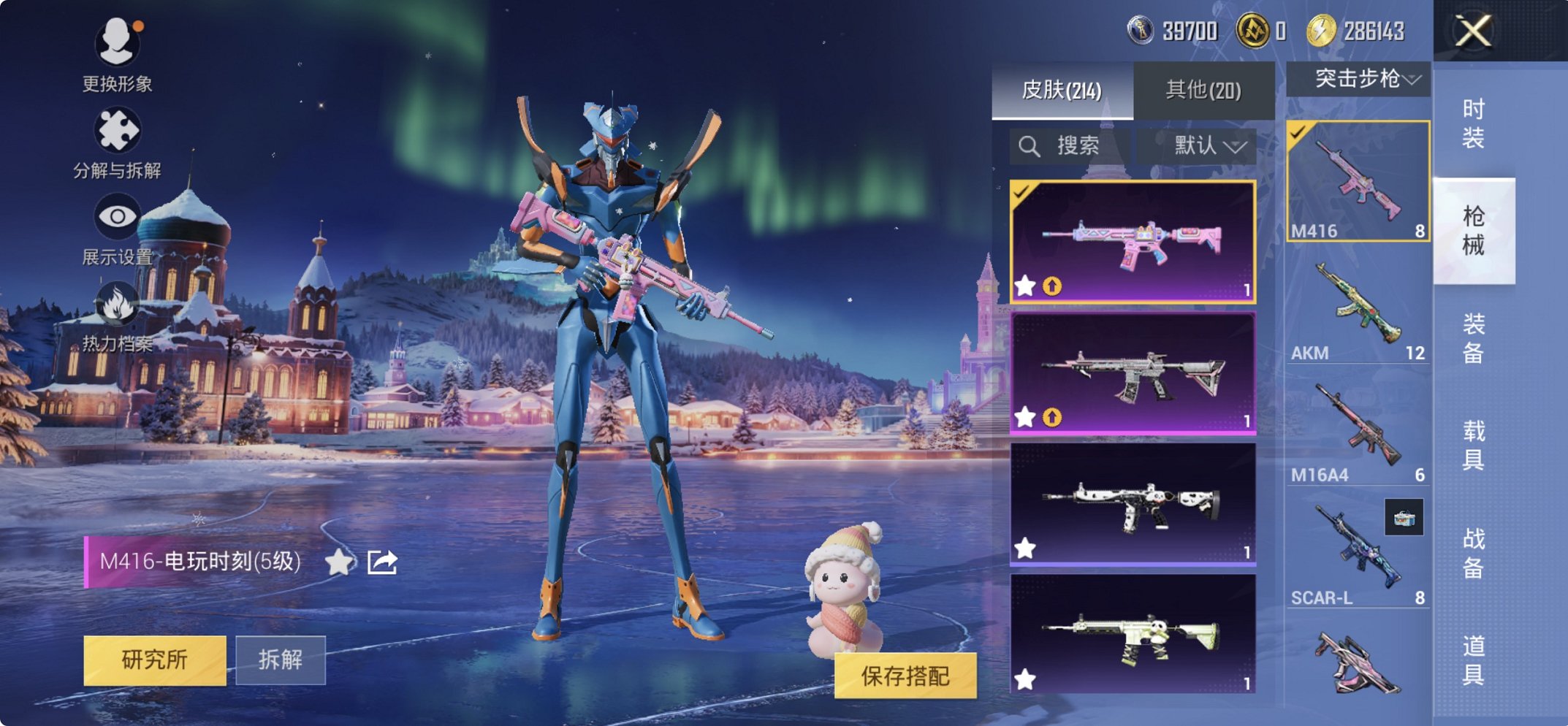Open 展示设置 via the eye icon

click(118, 216)
